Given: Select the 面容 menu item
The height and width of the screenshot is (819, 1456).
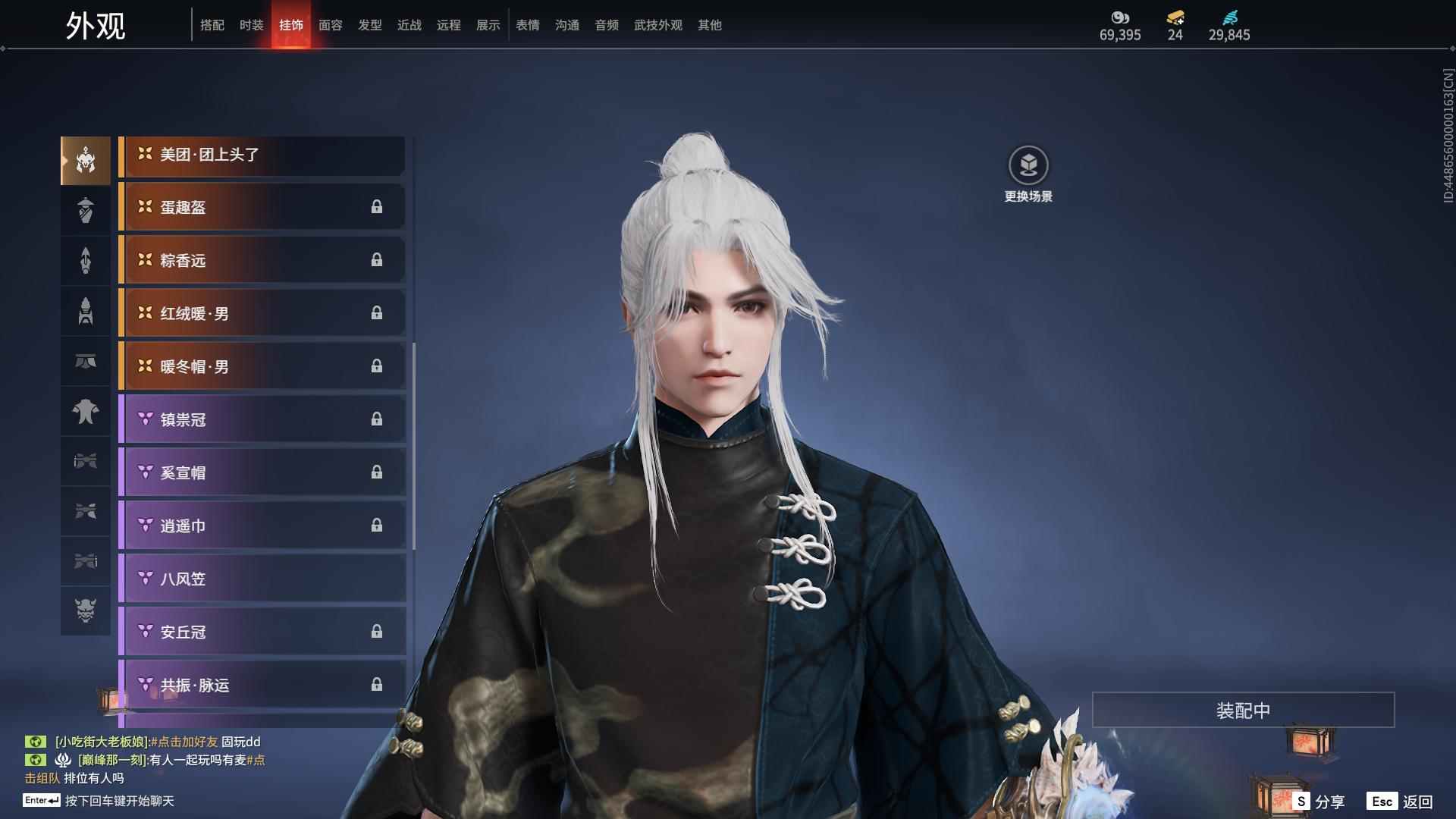Looking at the screenshot, I should (x=330, y=24).
